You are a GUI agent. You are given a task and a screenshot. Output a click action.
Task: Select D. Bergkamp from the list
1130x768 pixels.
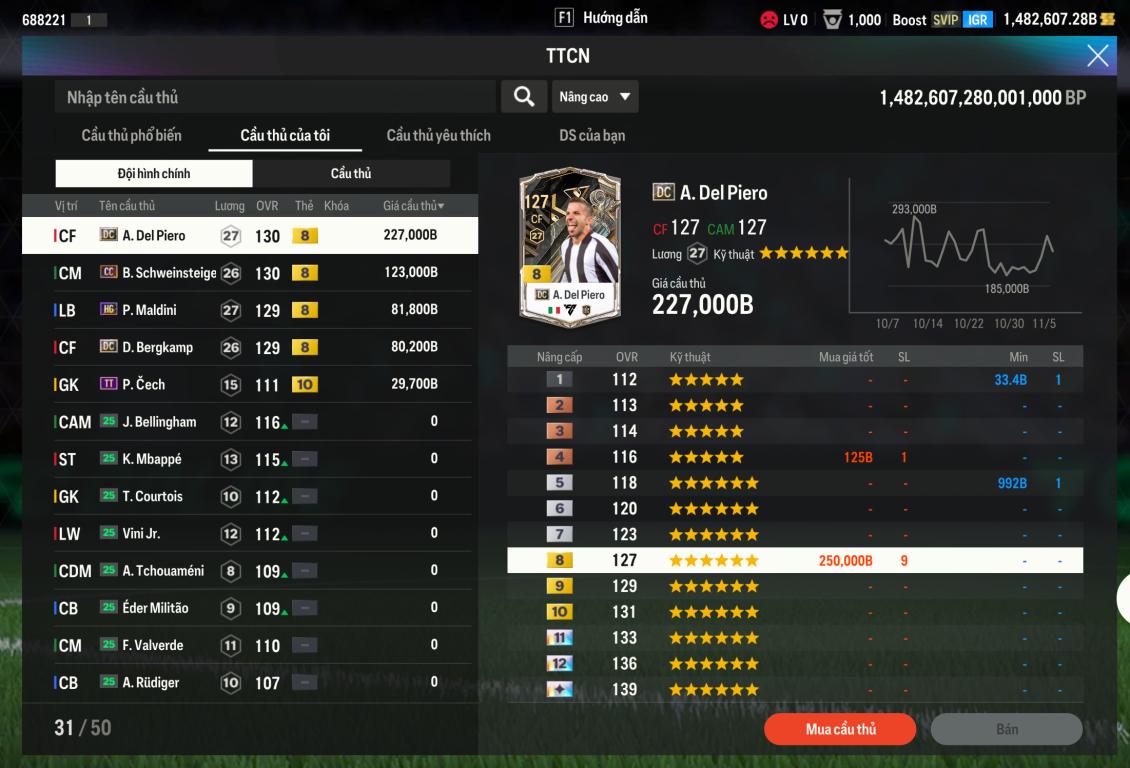(x=250, y=347)
